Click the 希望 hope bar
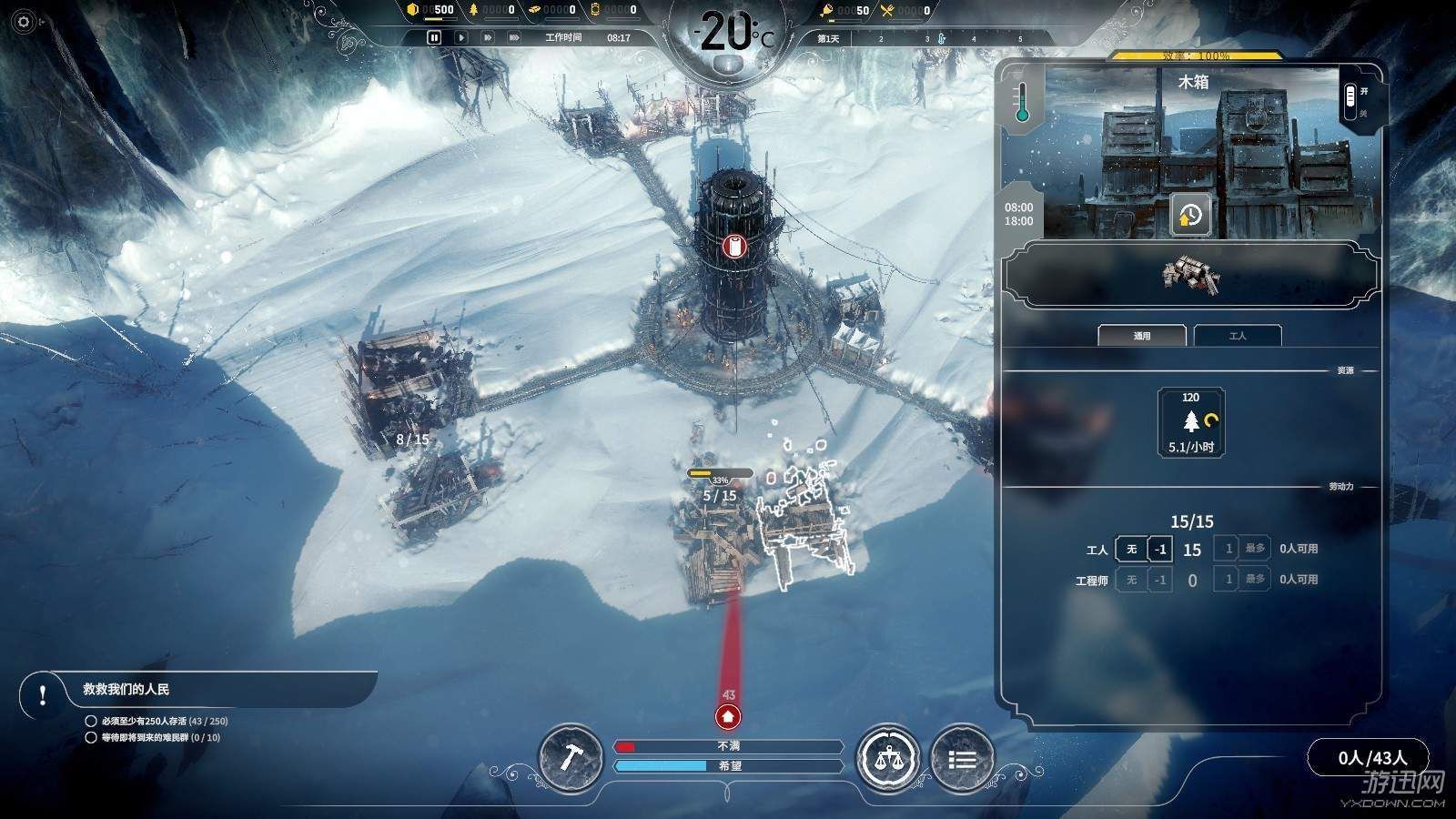 728,766
